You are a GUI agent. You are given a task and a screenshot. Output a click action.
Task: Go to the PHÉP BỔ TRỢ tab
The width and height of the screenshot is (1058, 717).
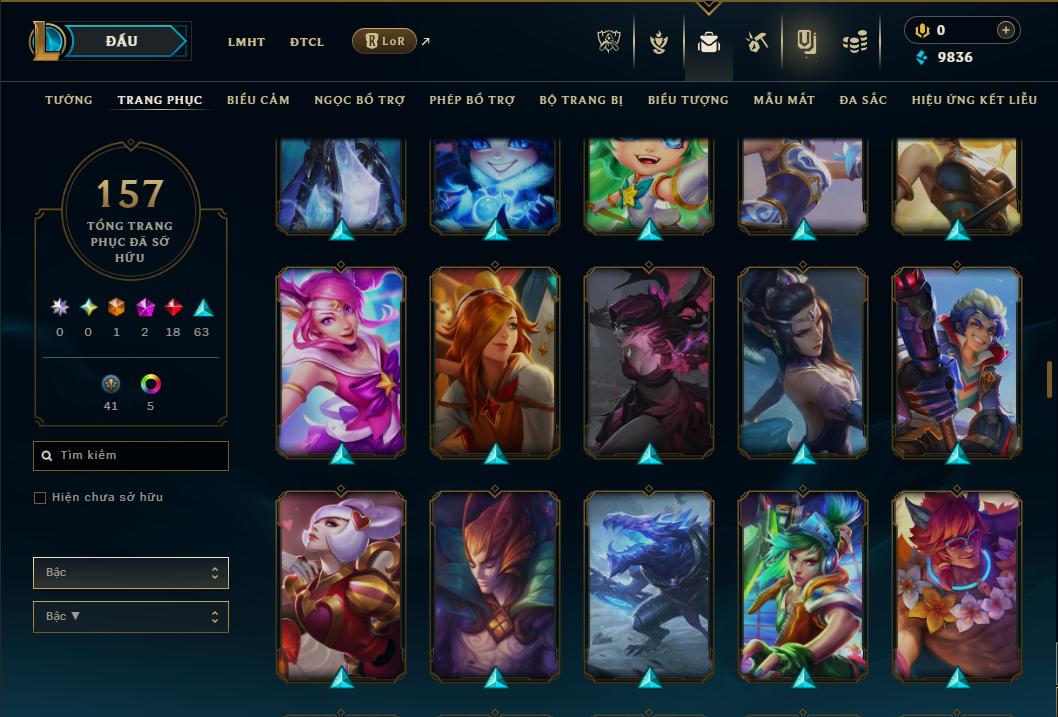(472, 100)
